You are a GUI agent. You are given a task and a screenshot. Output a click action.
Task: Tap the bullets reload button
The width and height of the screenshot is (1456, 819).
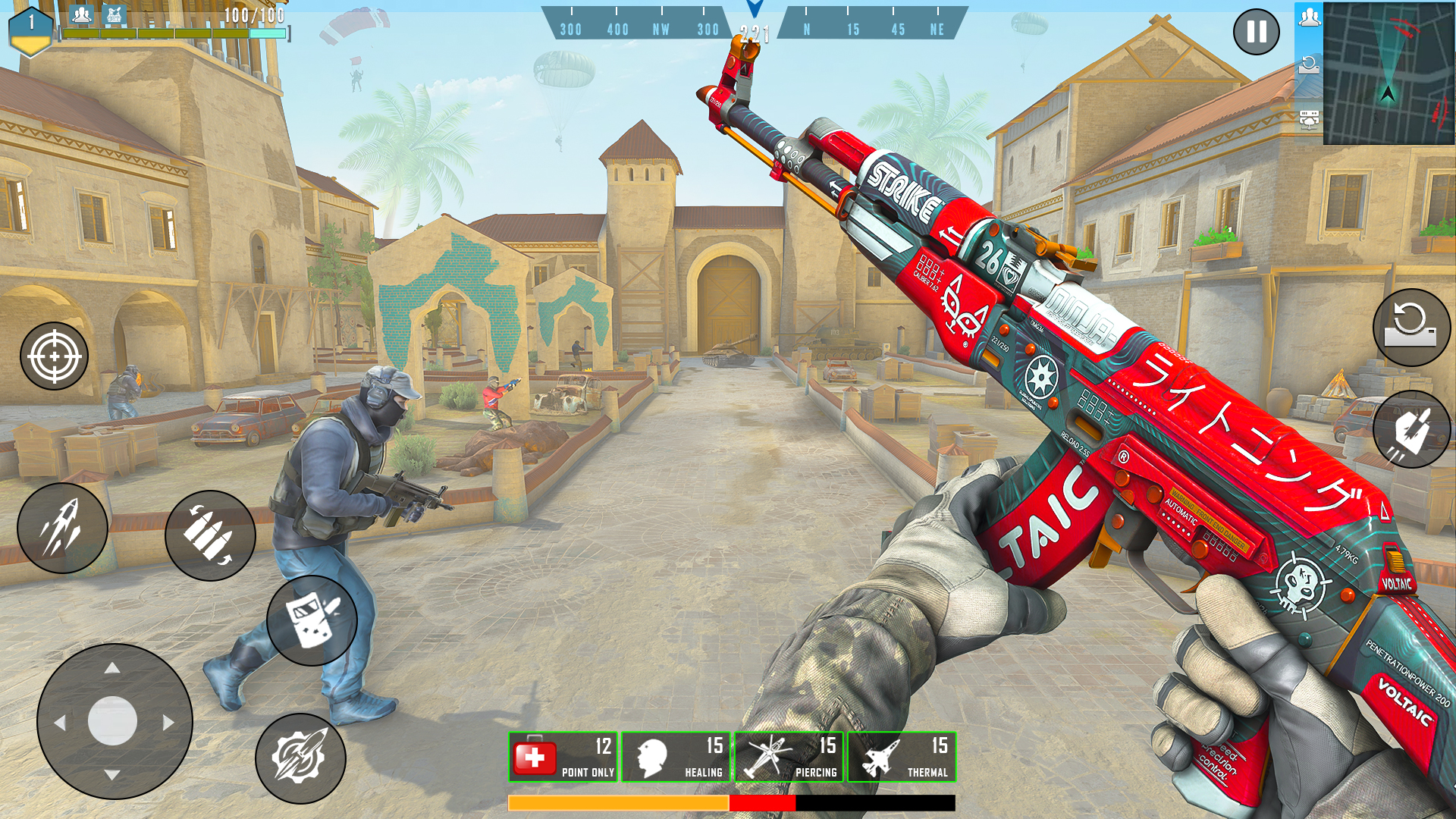[210, 535]
